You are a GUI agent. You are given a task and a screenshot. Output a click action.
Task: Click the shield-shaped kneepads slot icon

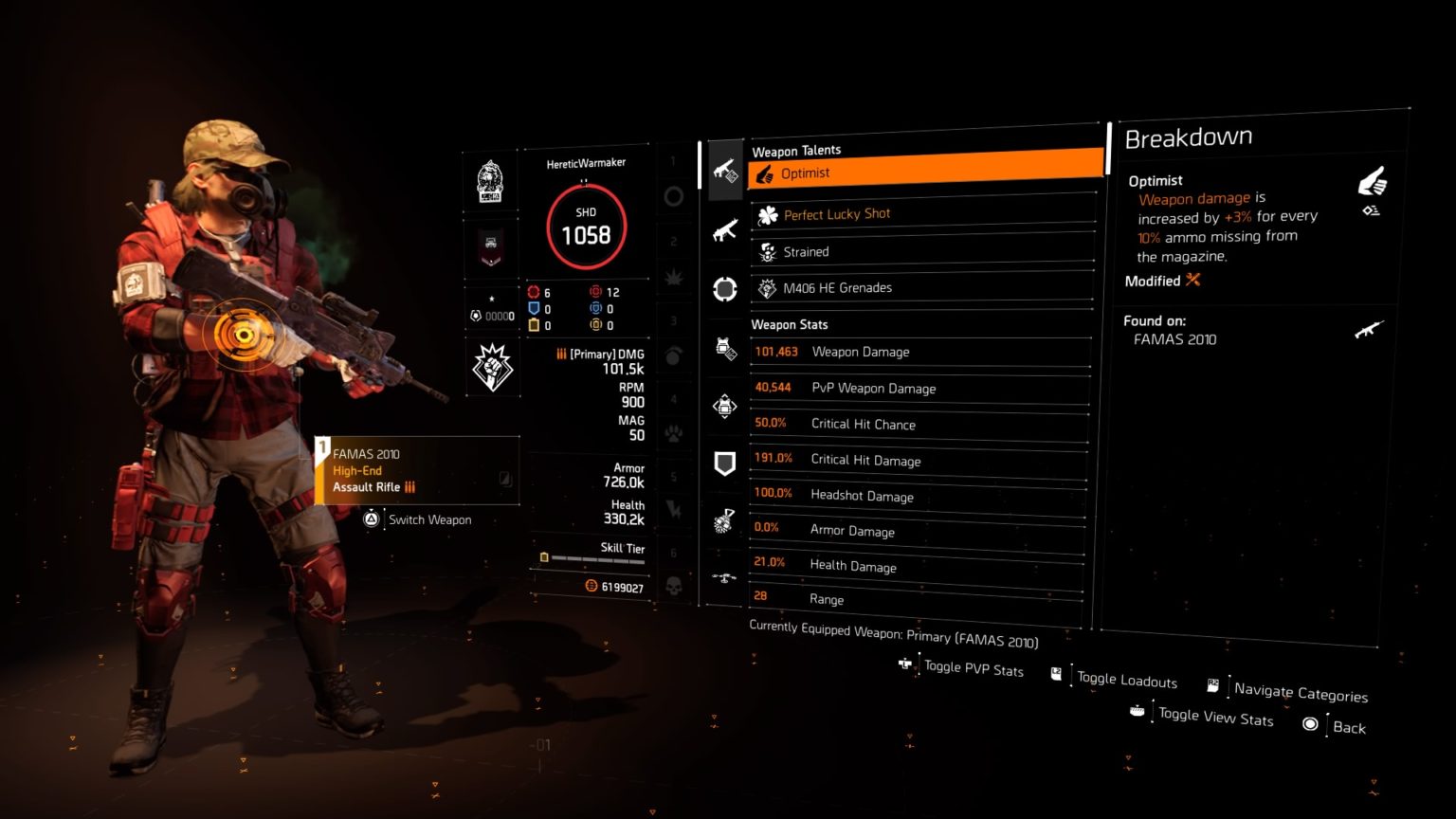[725, 462]
